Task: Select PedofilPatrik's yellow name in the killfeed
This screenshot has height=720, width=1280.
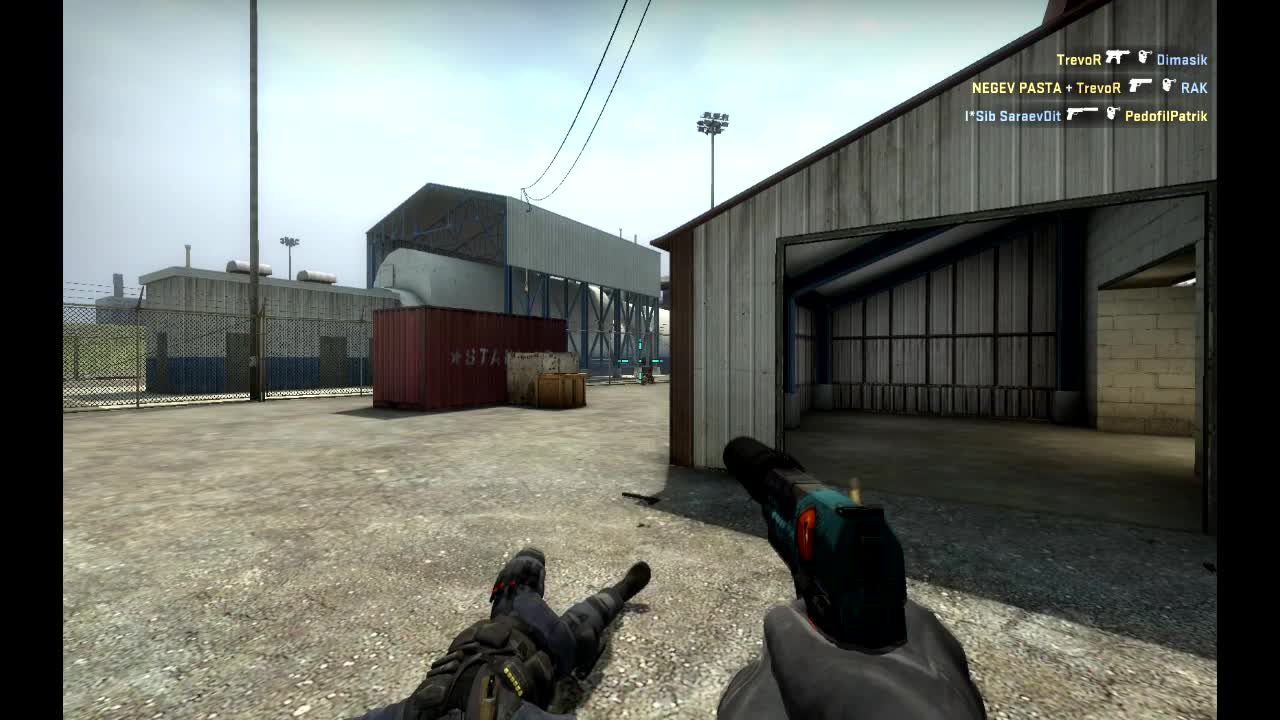Action: (x=1166, y=115)
